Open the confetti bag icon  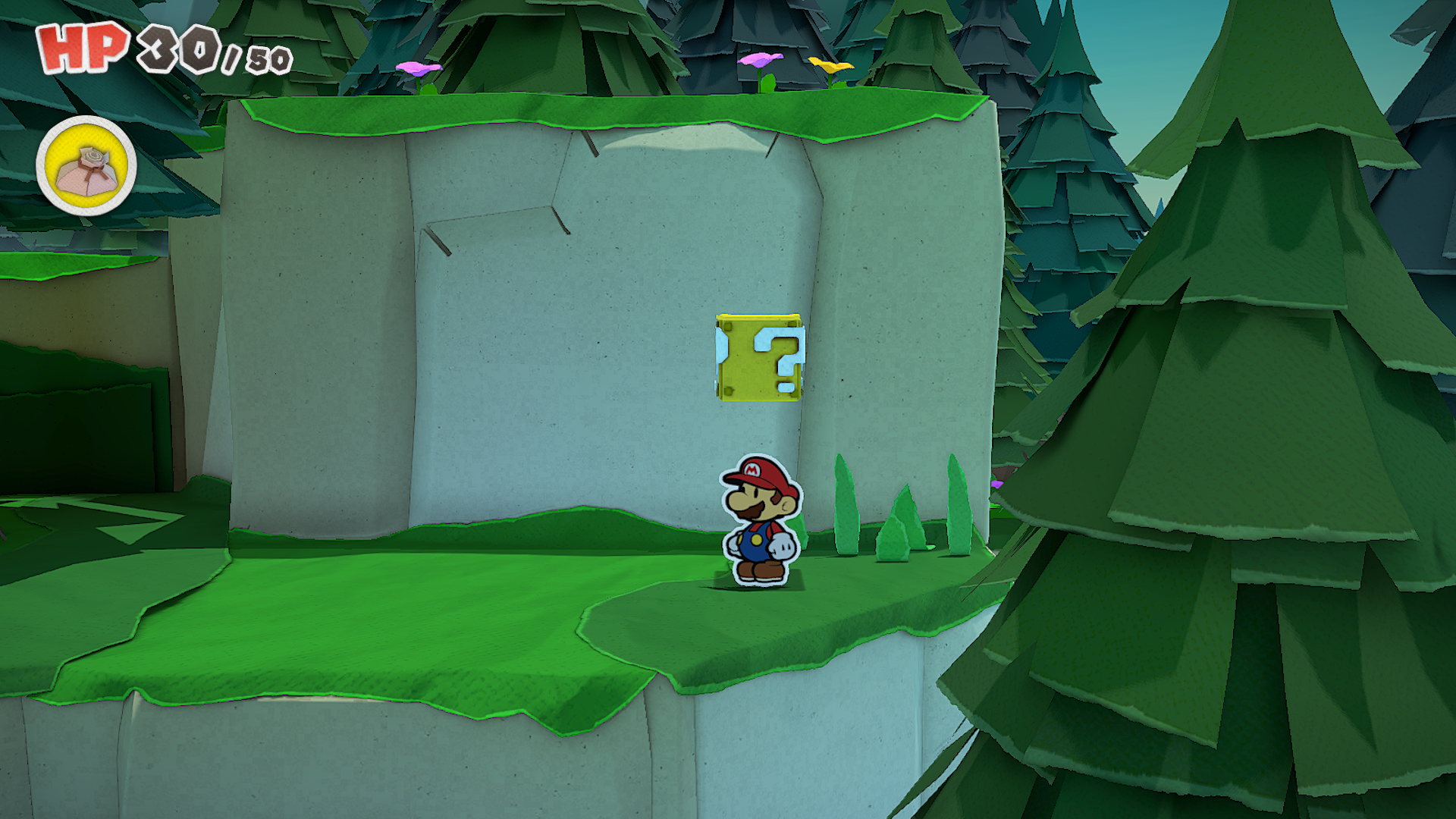86,166
